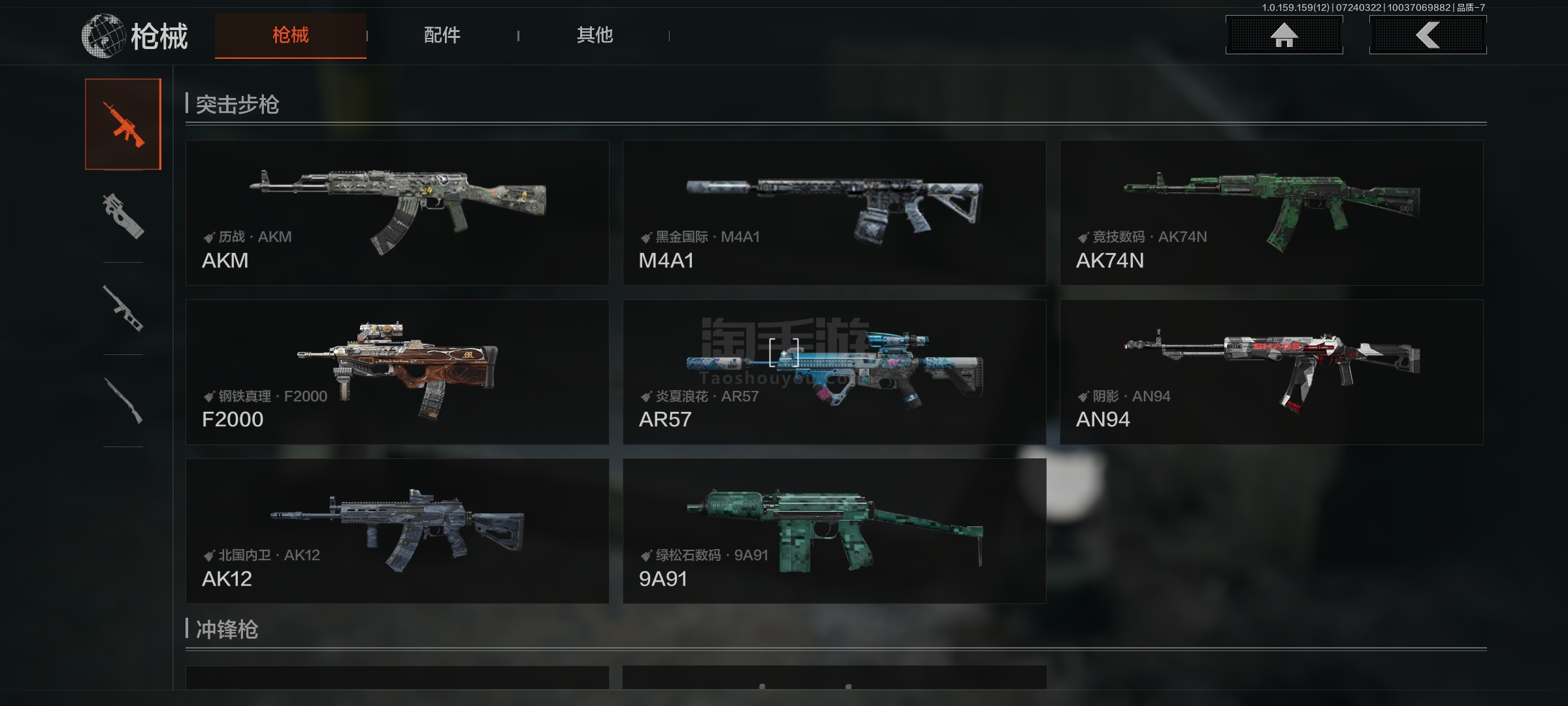The height and width of the screenshot is (706, 1568).
Task: Choose the AN94 阴影 weapon card
Action: [1271, 372]
